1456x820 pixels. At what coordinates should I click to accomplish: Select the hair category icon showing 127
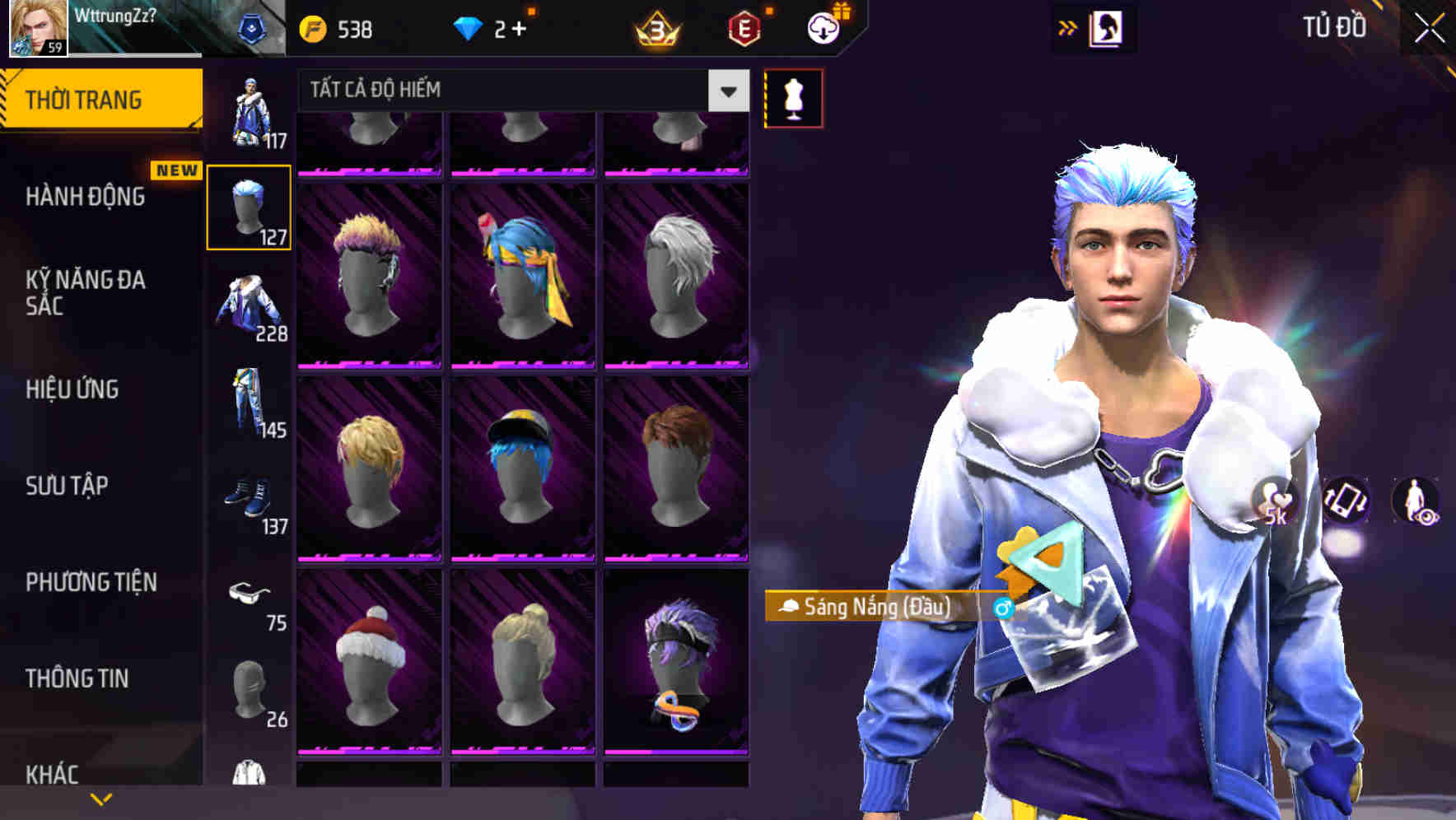click(249, 207)
